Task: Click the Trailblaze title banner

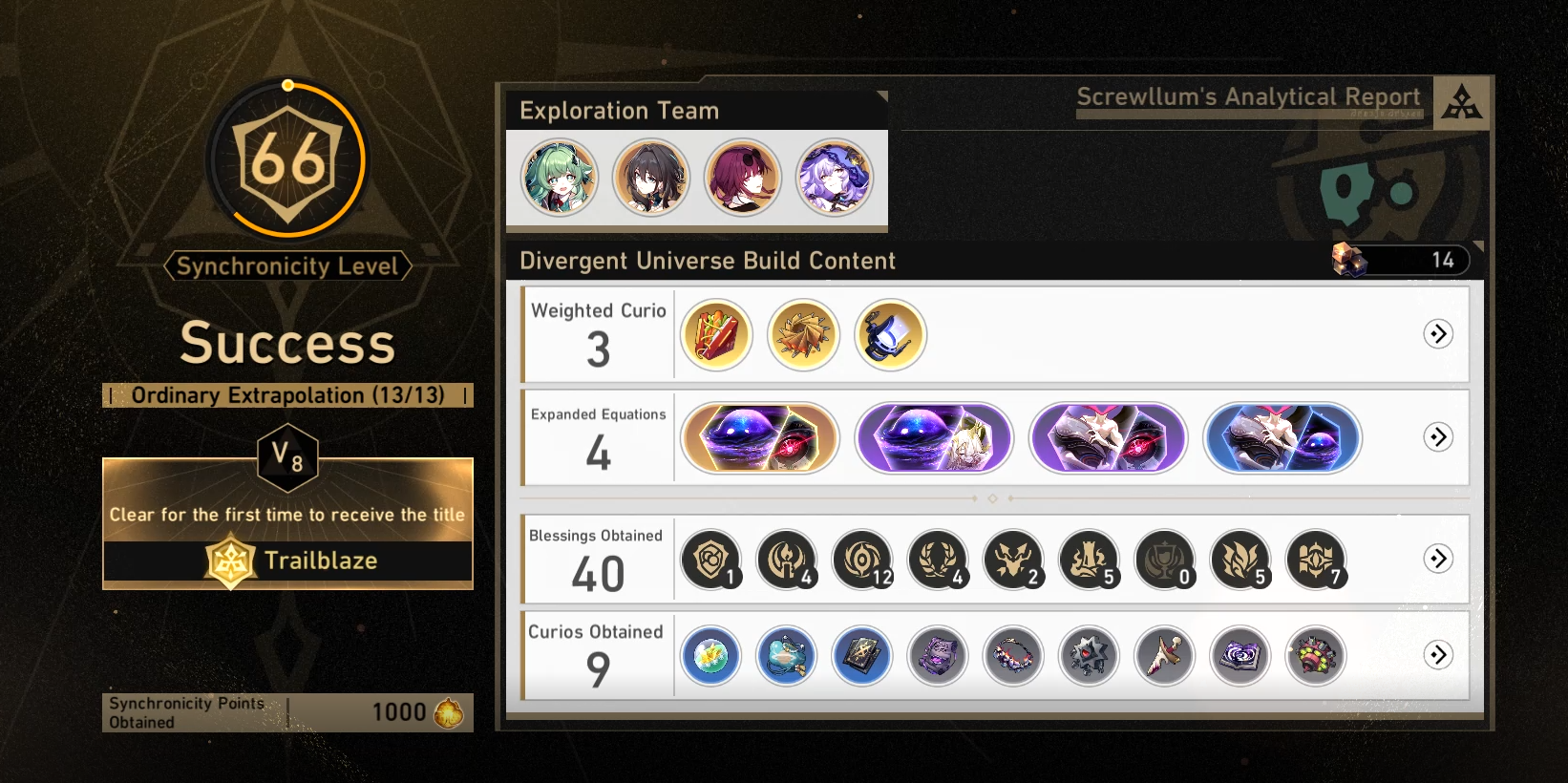Action: 287,561
